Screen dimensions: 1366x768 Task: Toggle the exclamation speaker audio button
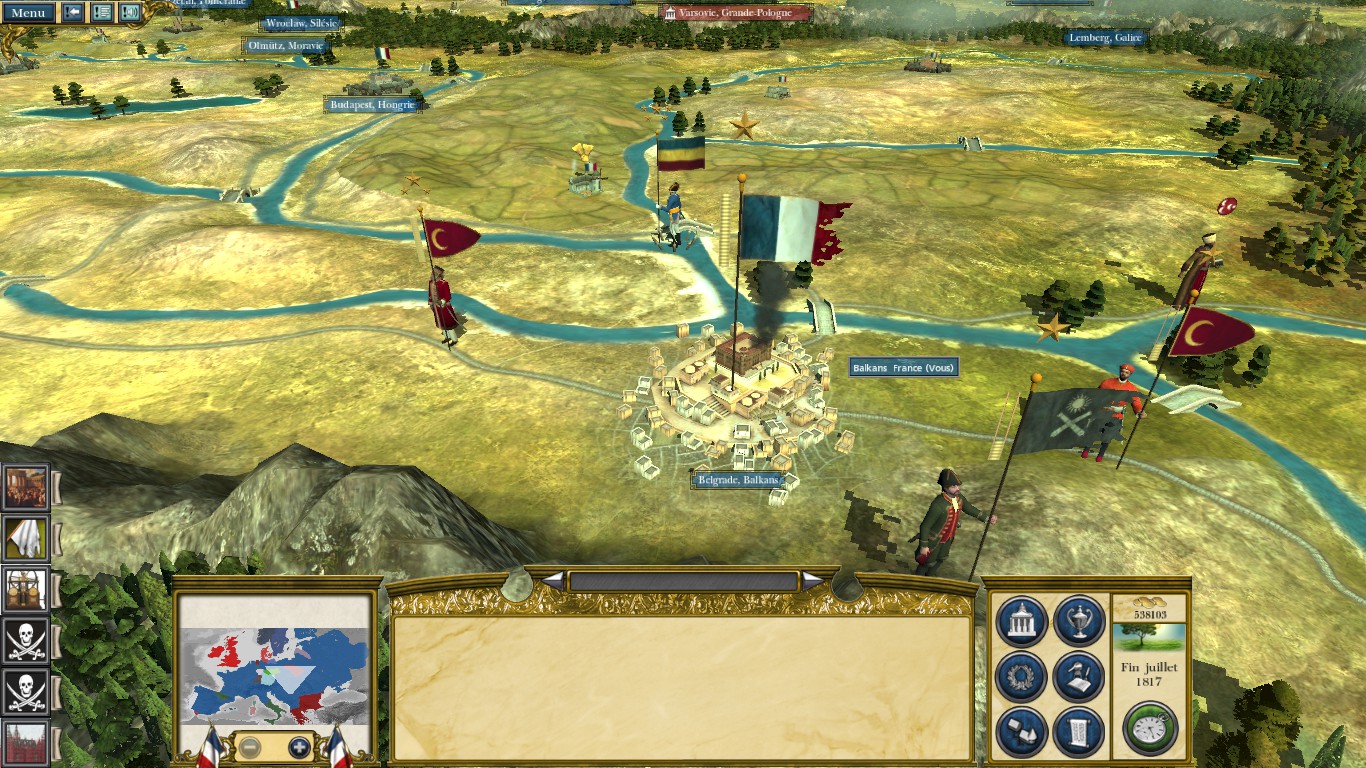coord(130,12)
